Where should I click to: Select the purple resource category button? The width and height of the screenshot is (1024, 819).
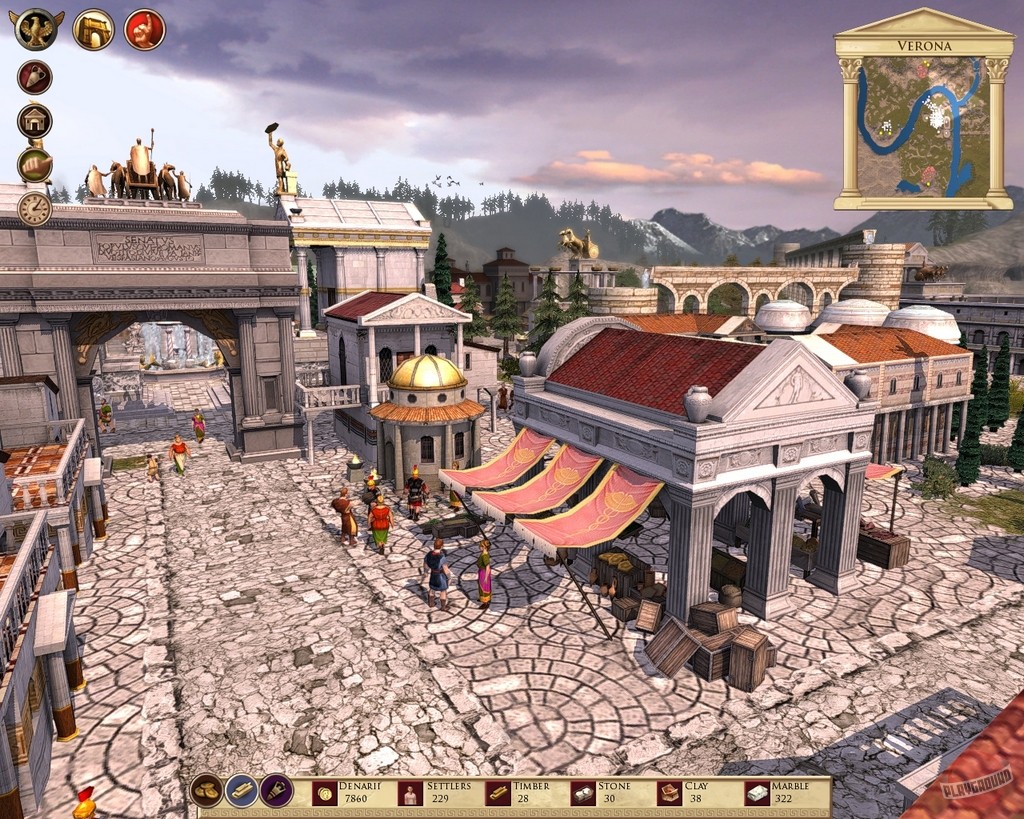277,791
